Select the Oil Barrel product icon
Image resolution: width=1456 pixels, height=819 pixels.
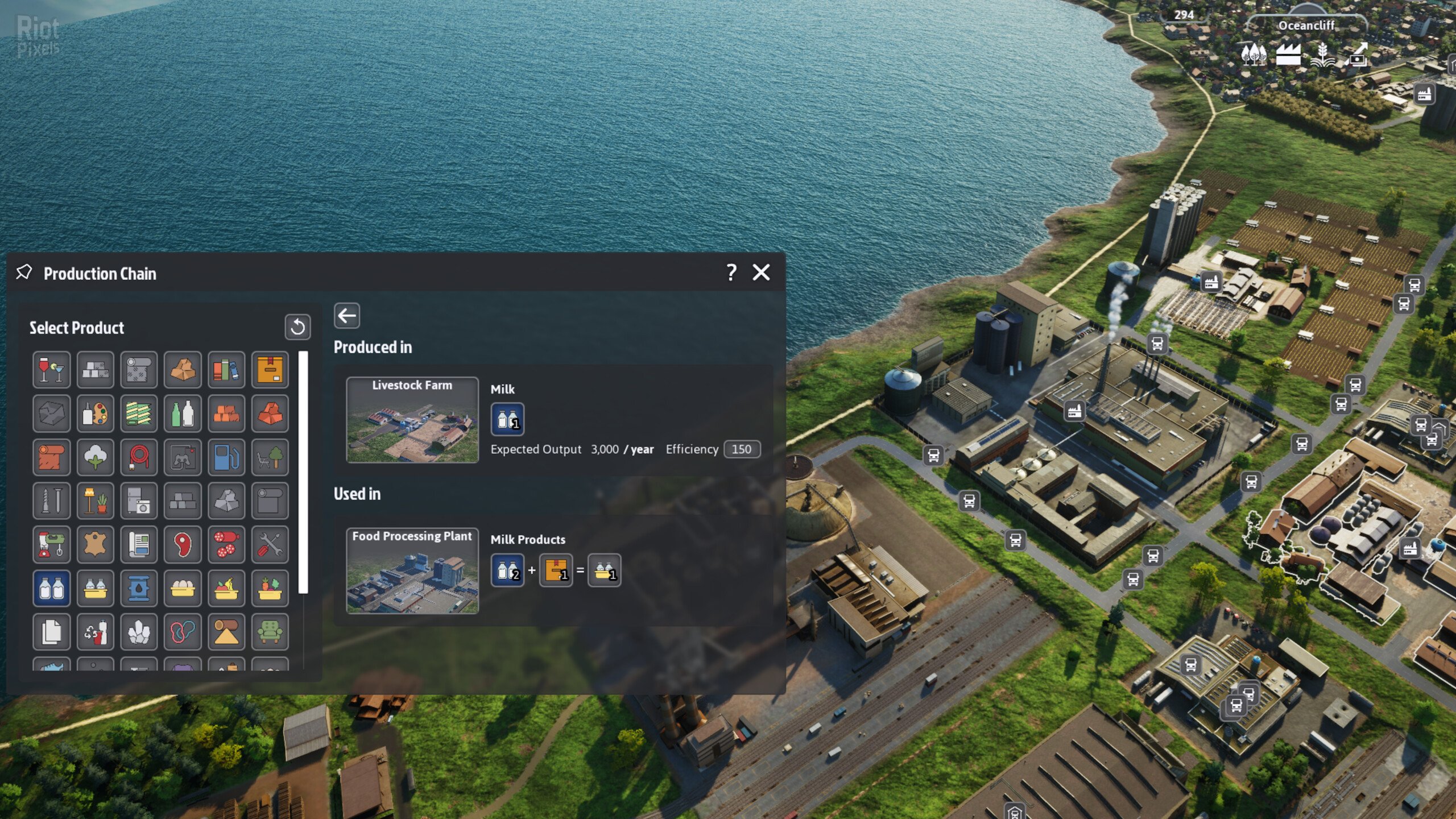click(x=139, y=588)
